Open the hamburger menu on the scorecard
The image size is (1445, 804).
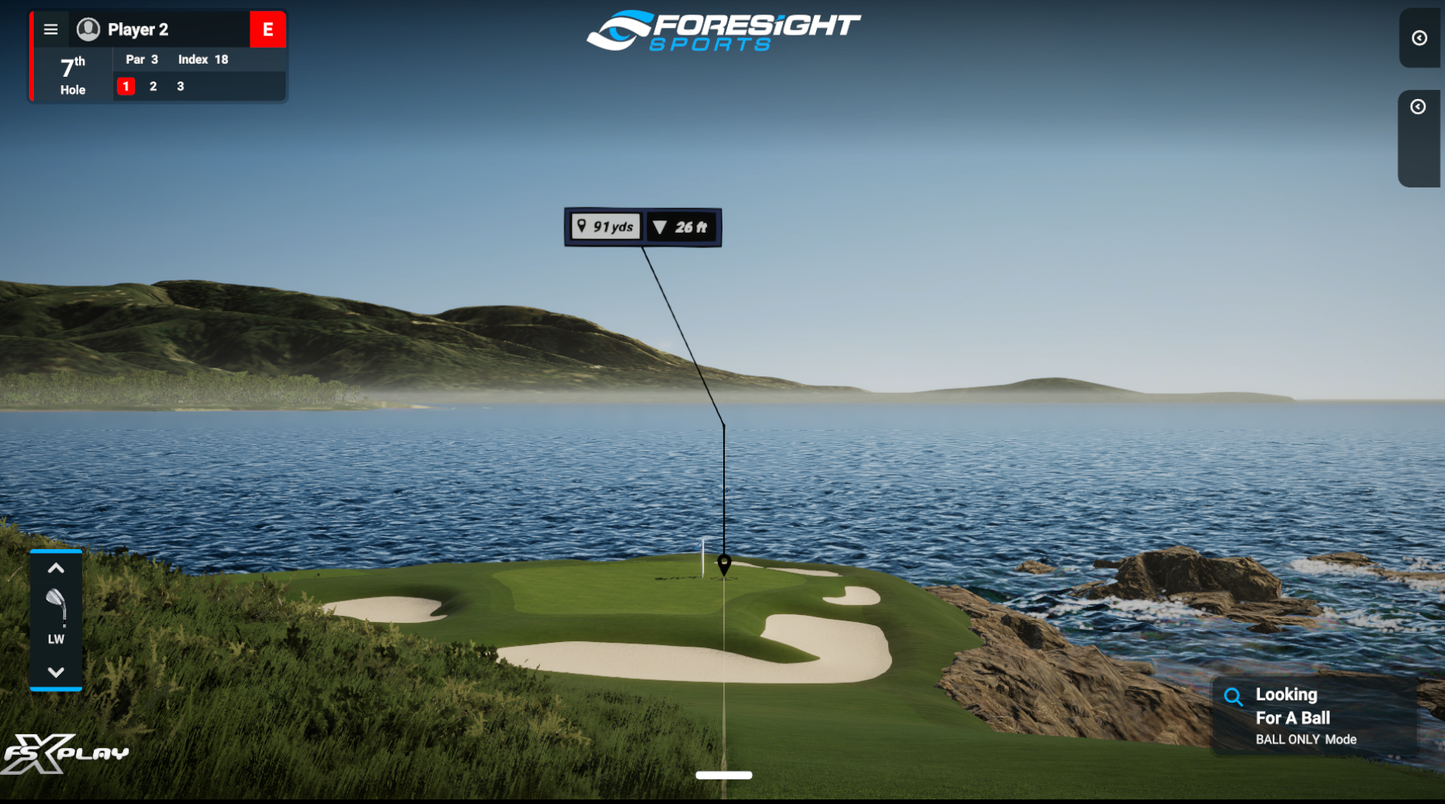tap(50, 29)
